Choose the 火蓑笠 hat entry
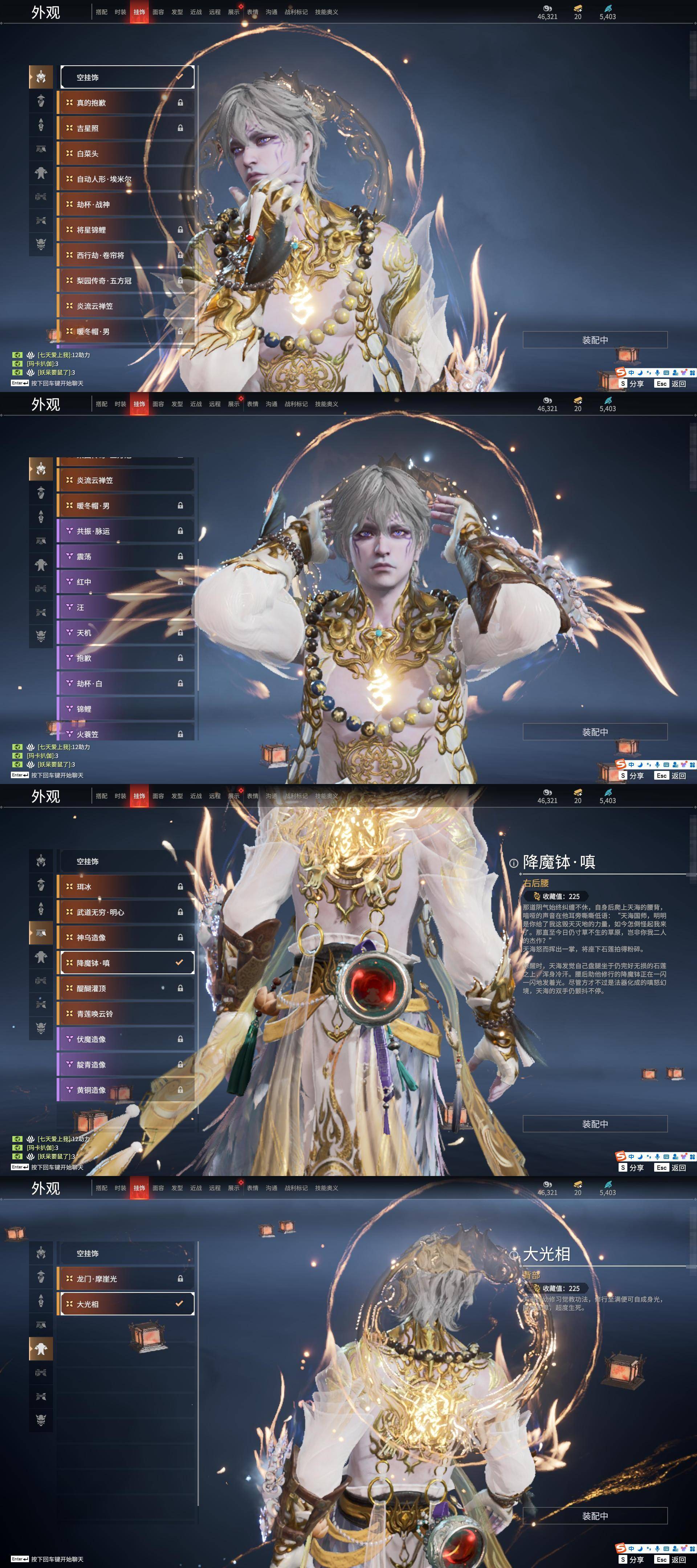Screen dimensions: 697x1568 (127, 734)
